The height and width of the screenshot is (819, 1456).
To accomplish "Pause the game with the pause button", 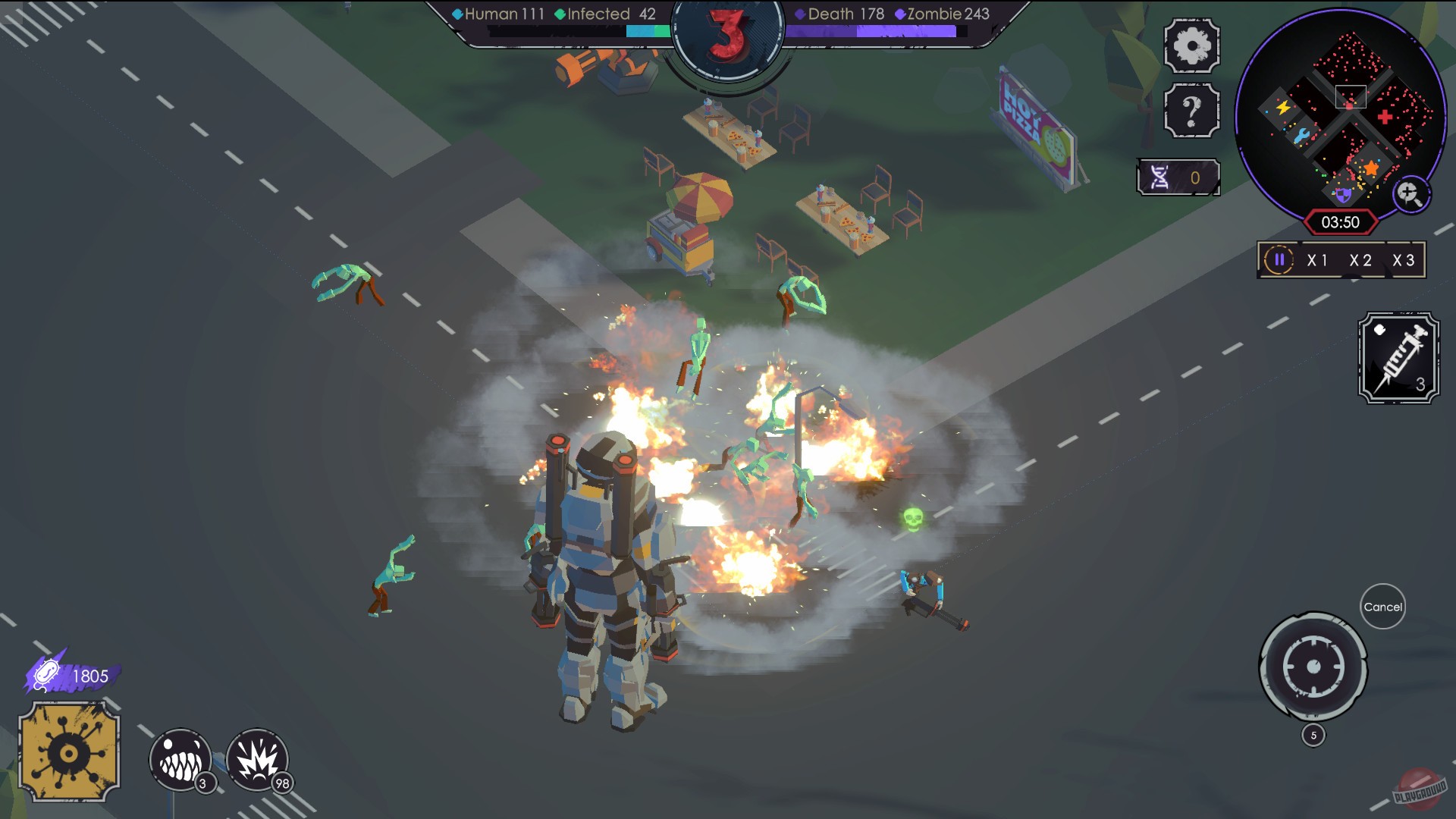I will click(x=1280, y=259).
